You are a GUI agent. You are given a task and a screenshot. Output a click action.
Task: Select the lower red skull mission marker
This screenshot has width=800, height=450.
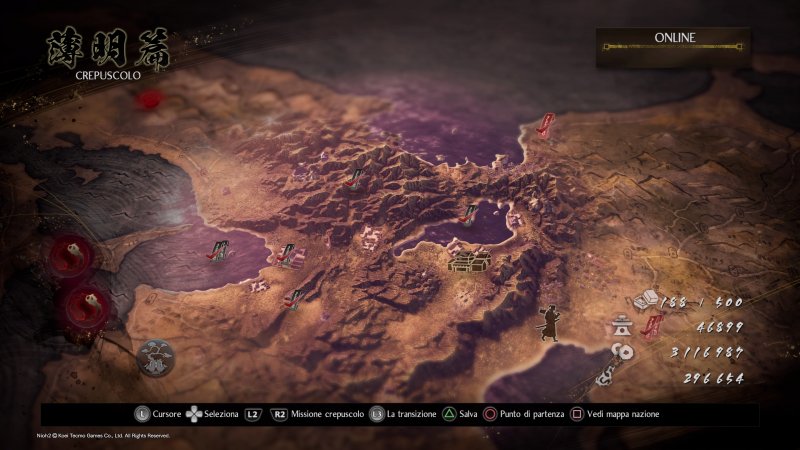point(84,302)
